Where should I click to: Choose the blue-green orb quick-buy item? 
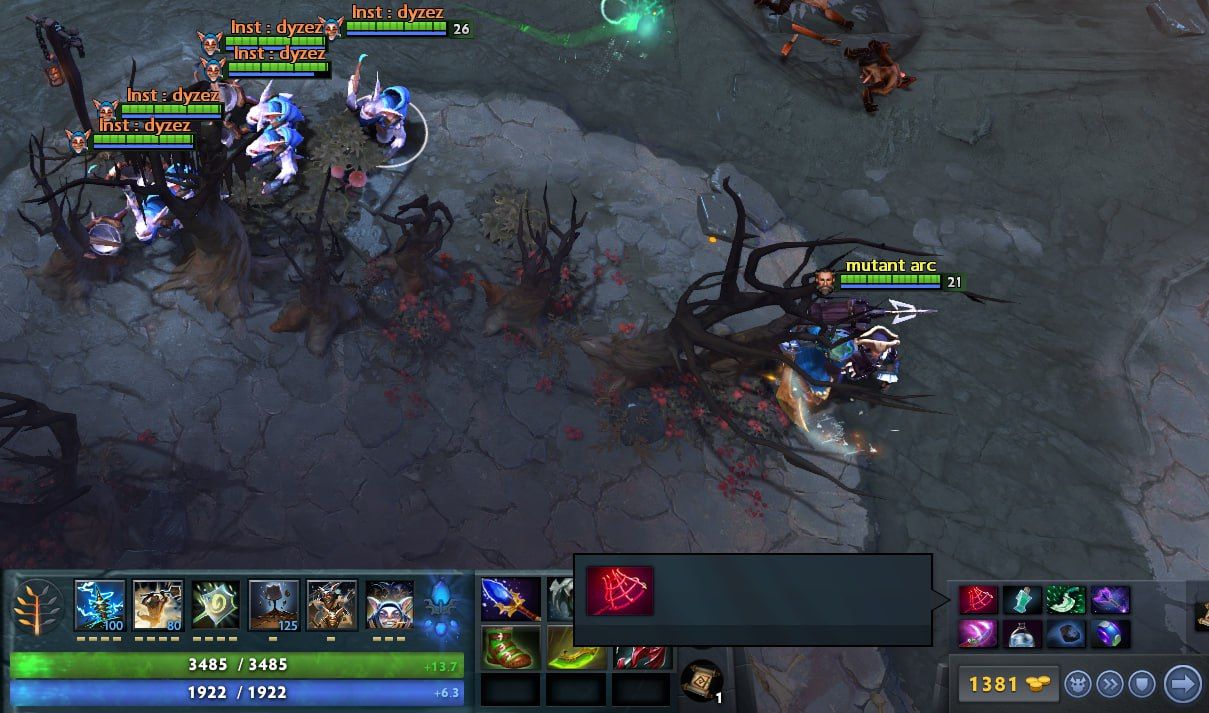click(x=1110, y=634)
